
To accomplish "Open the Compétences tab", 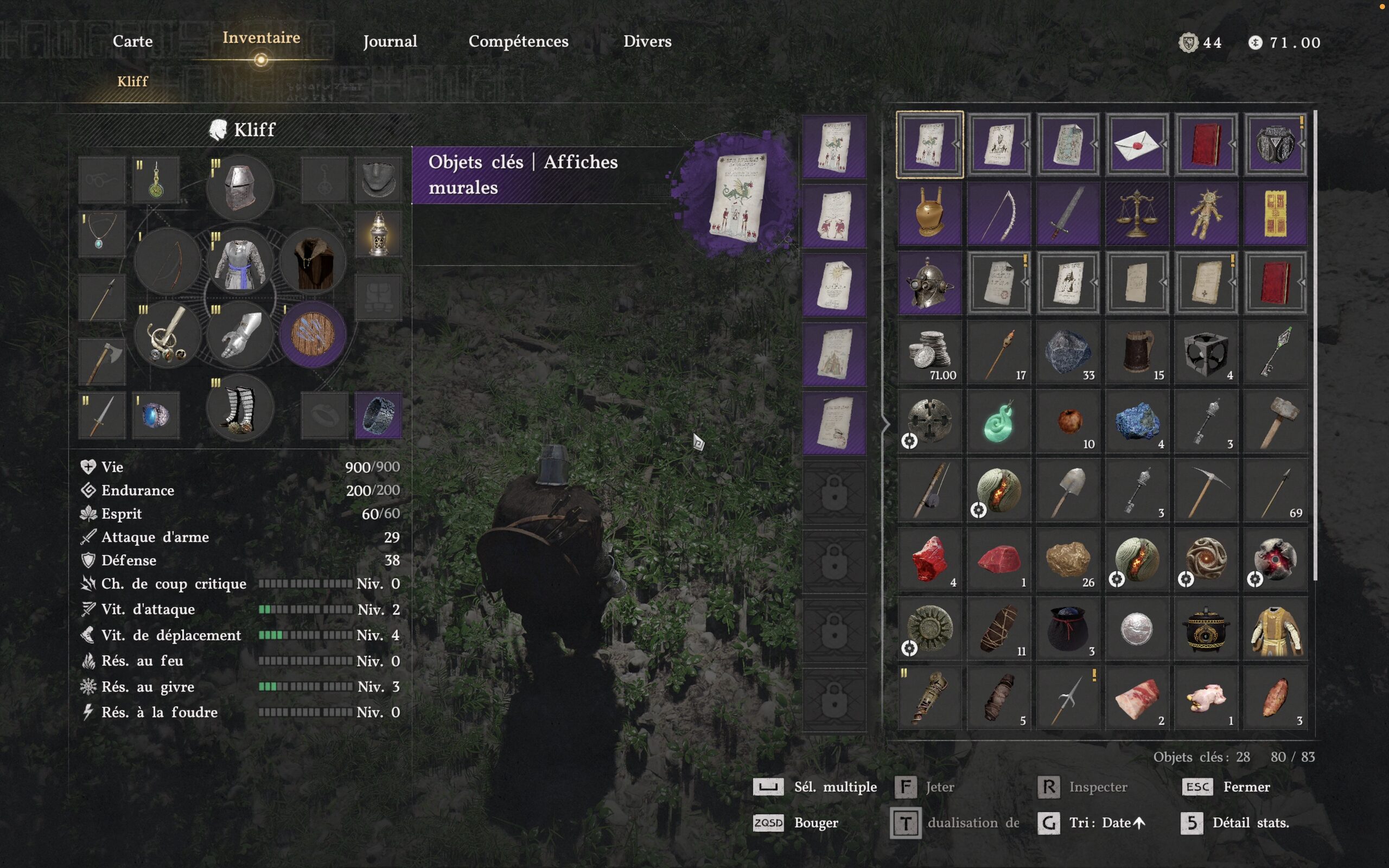I will pos(518,41).
